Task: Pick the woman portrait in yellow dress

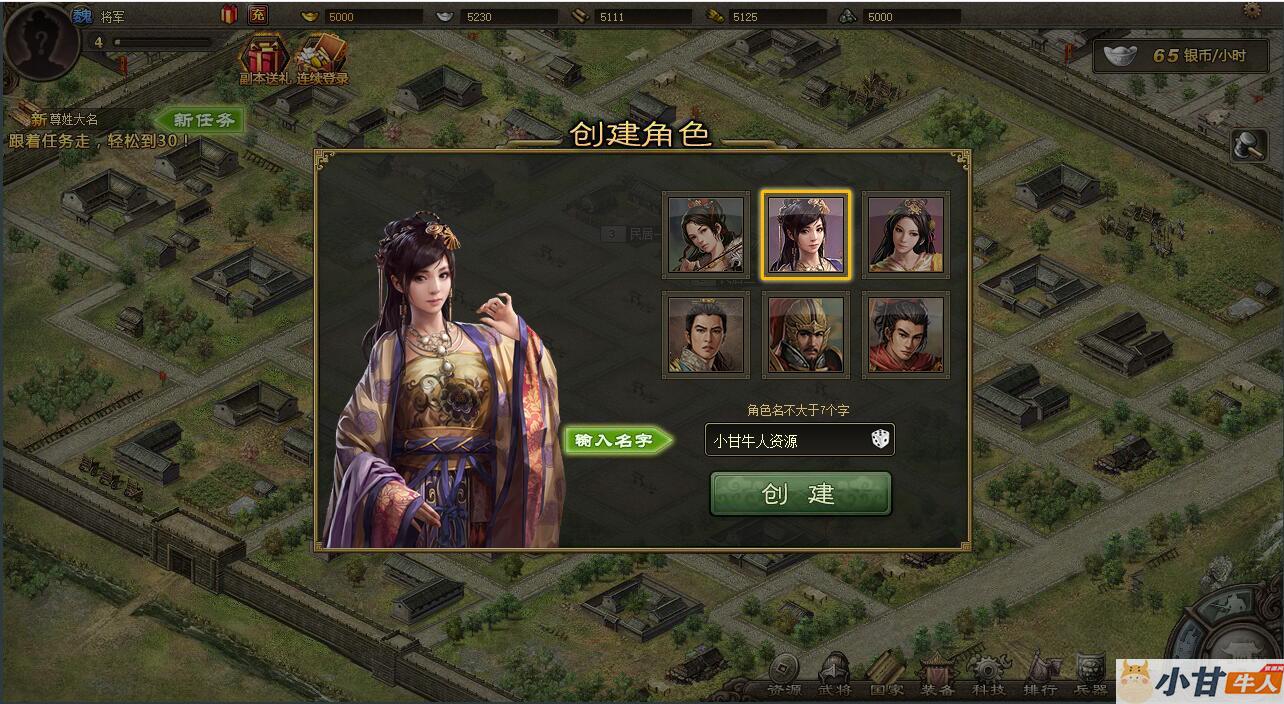Action: point(905,235)
